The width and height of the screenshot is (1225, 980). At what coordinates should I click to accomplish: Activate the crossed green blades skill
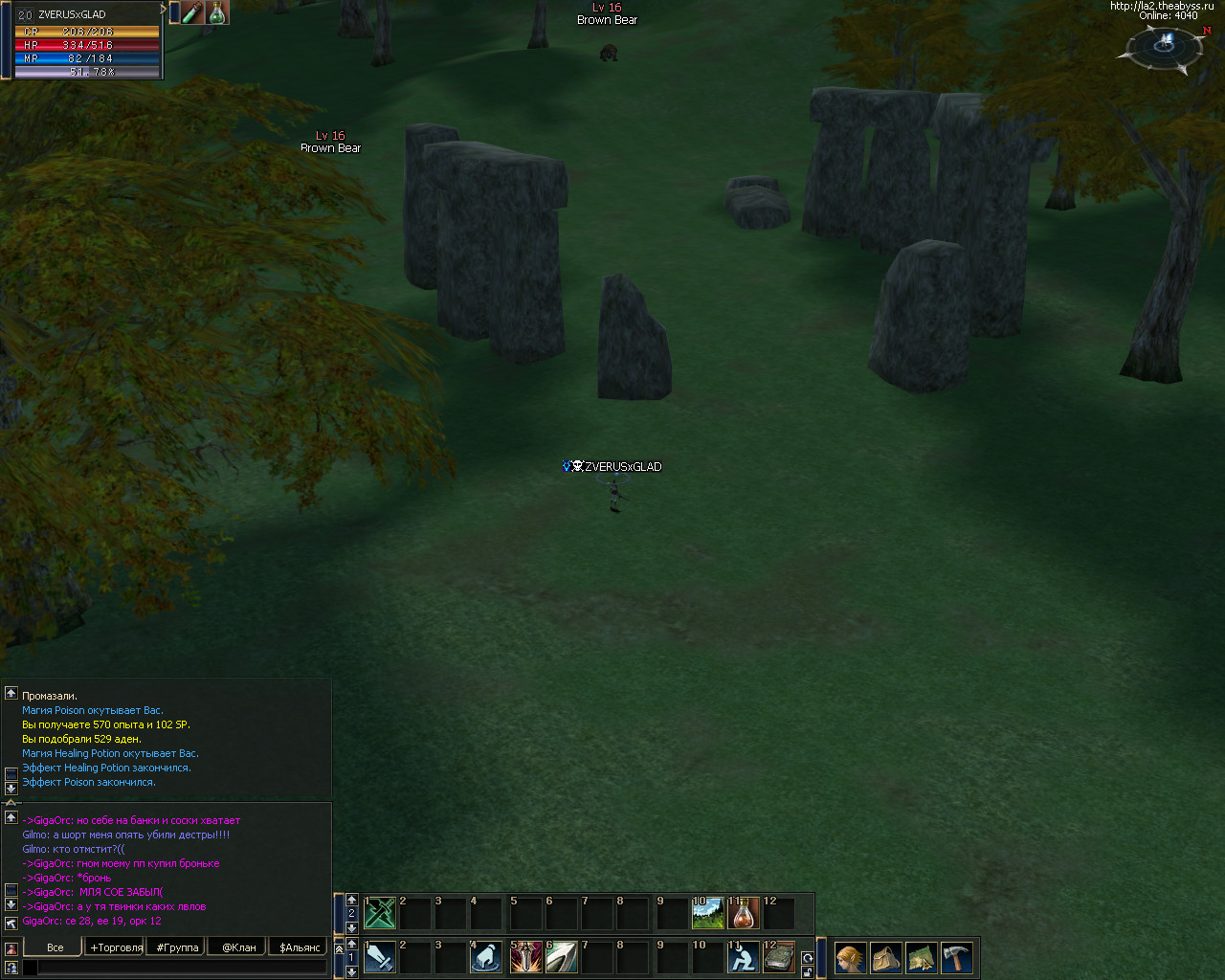(380, 913)
